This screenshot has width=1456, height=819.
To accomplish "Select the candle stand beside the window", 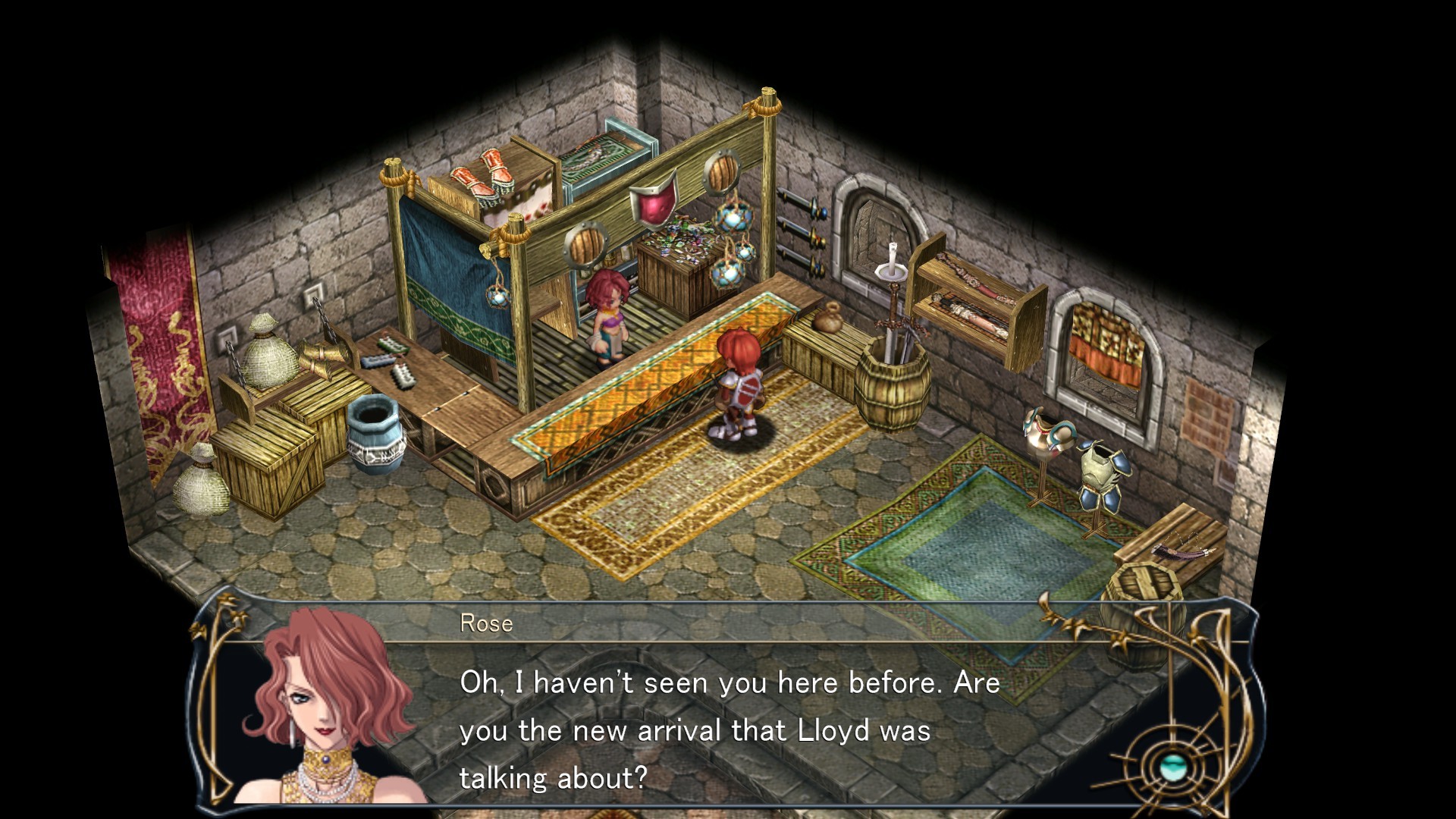I will coord(893,269).
